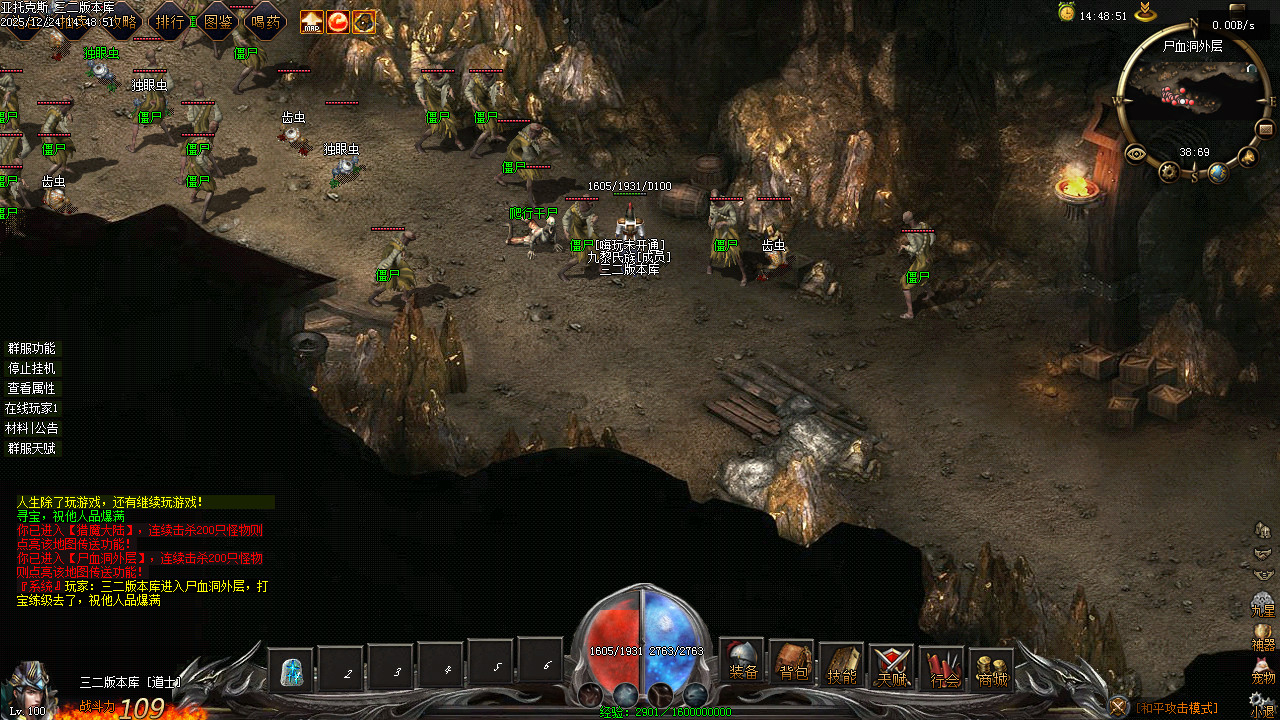Viewport: 1280px width, 720px height.
Task: Open the 装备 equipment panel
Action: (x=742, y=661)
